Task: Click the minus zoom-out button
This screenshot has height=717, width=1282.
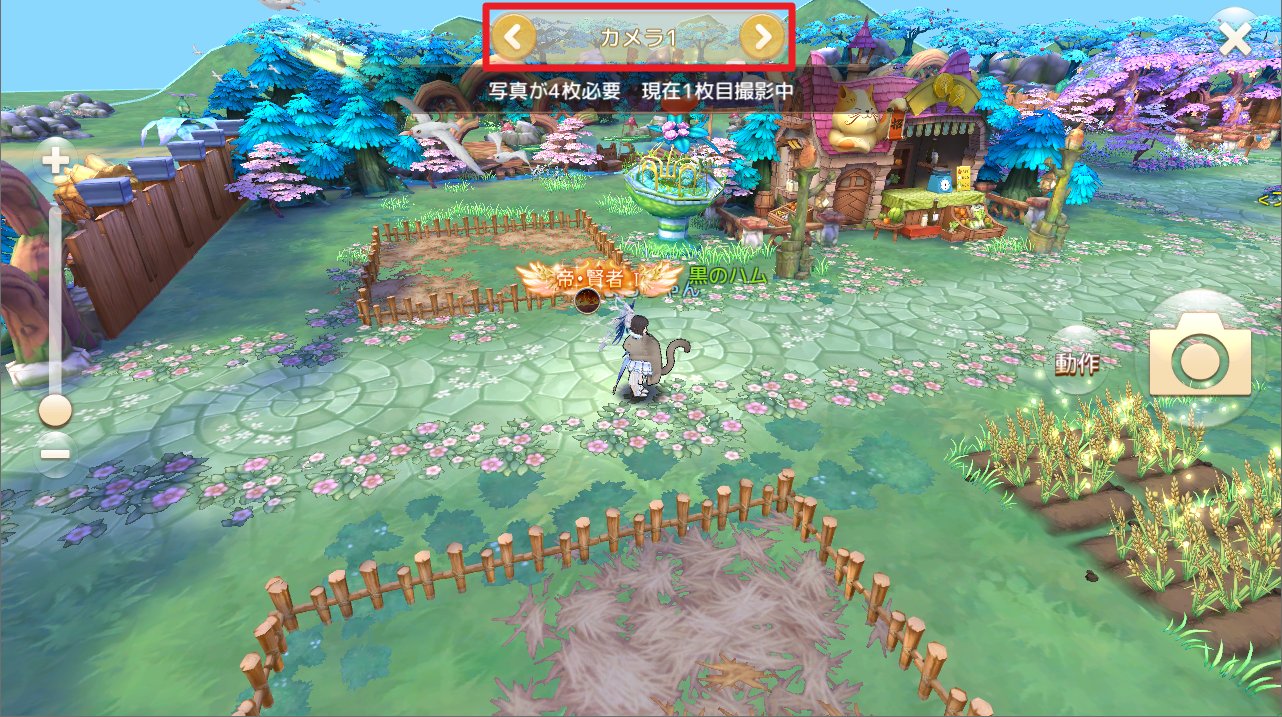Action: [55, 453]
